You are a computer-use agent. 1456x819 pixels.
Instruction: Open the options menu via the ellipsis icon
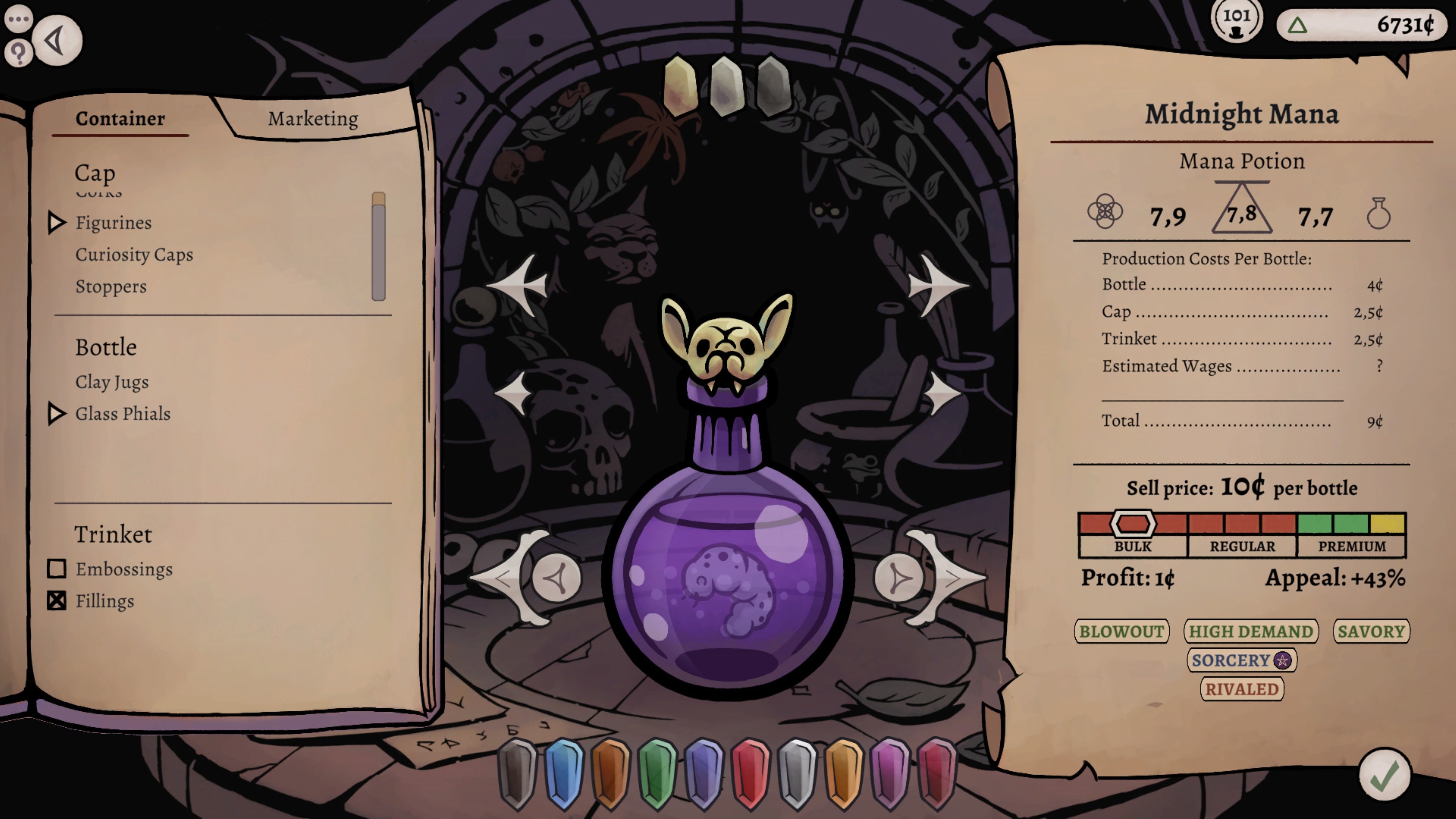[x=19, y=19]
